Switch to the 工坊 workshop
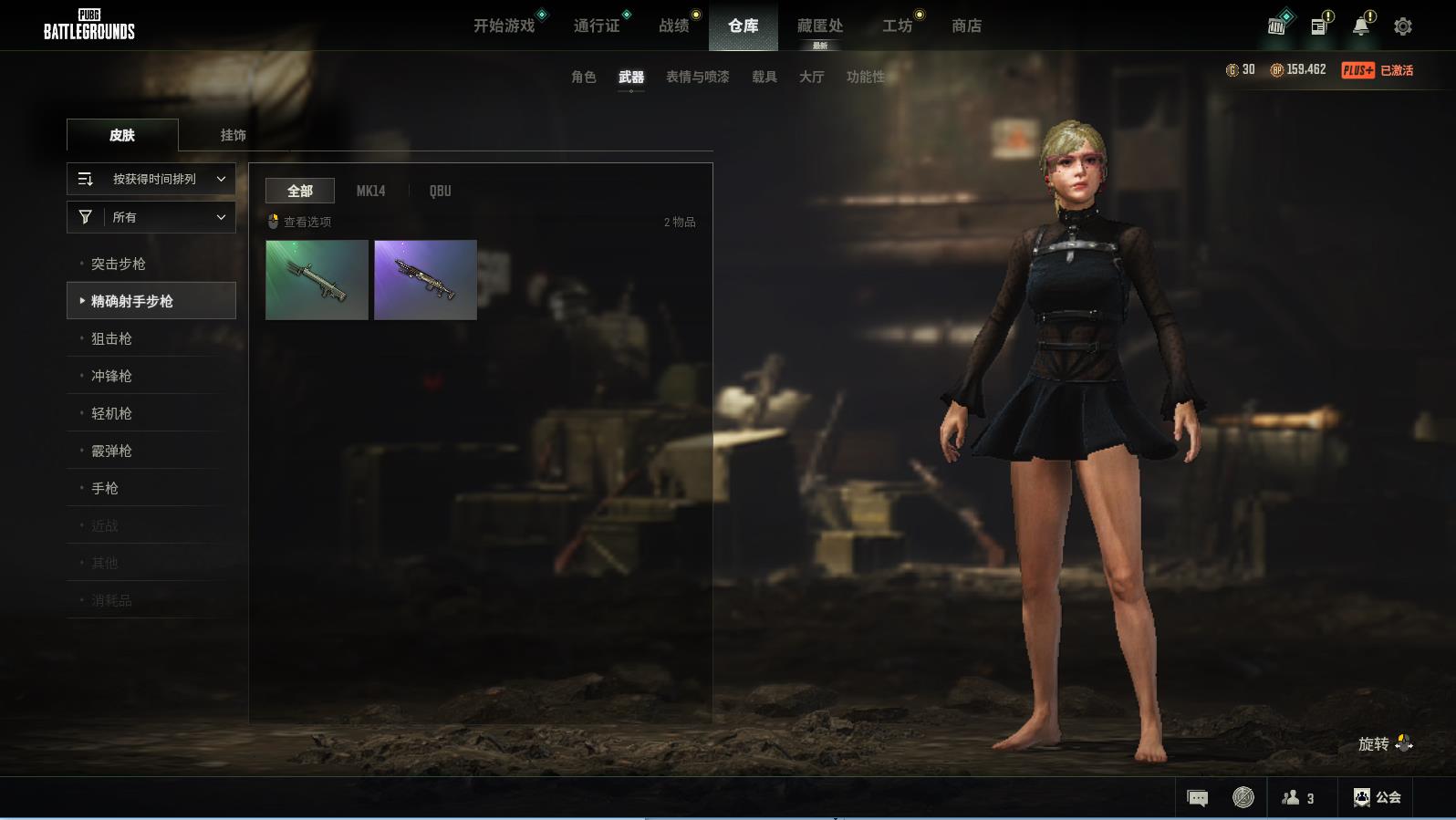This screenshot has width=1456, height=820. [897, 26]
